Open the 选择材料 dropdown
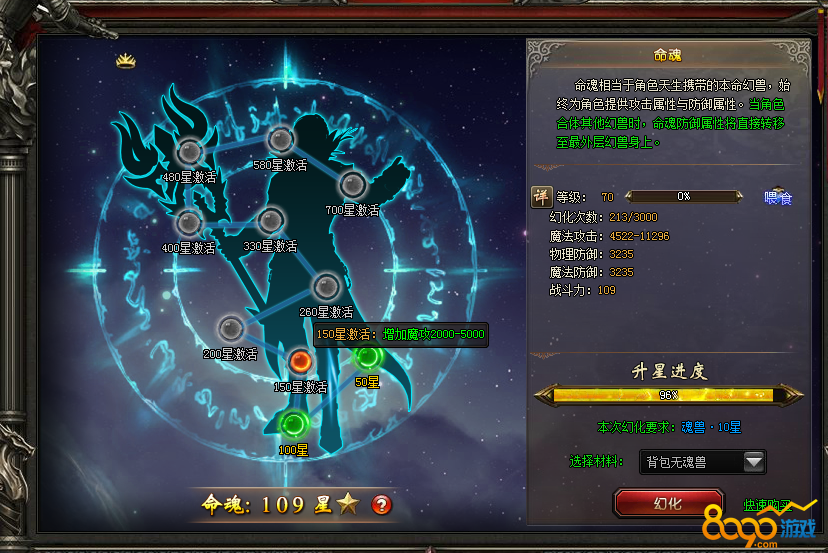The image size is (828, 553). point(753,461)
